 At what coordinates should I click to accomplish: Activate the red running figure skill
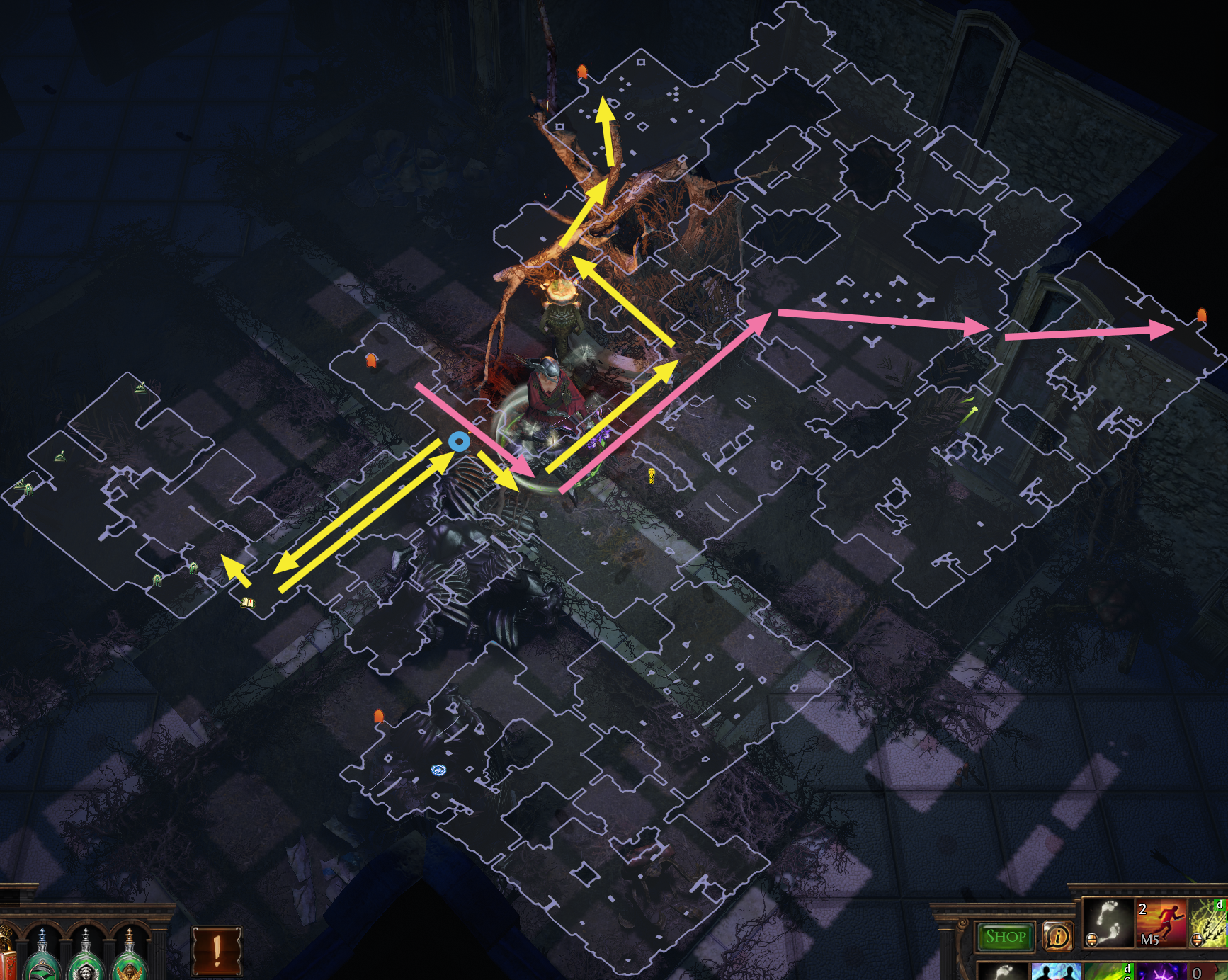(1161, 923)
